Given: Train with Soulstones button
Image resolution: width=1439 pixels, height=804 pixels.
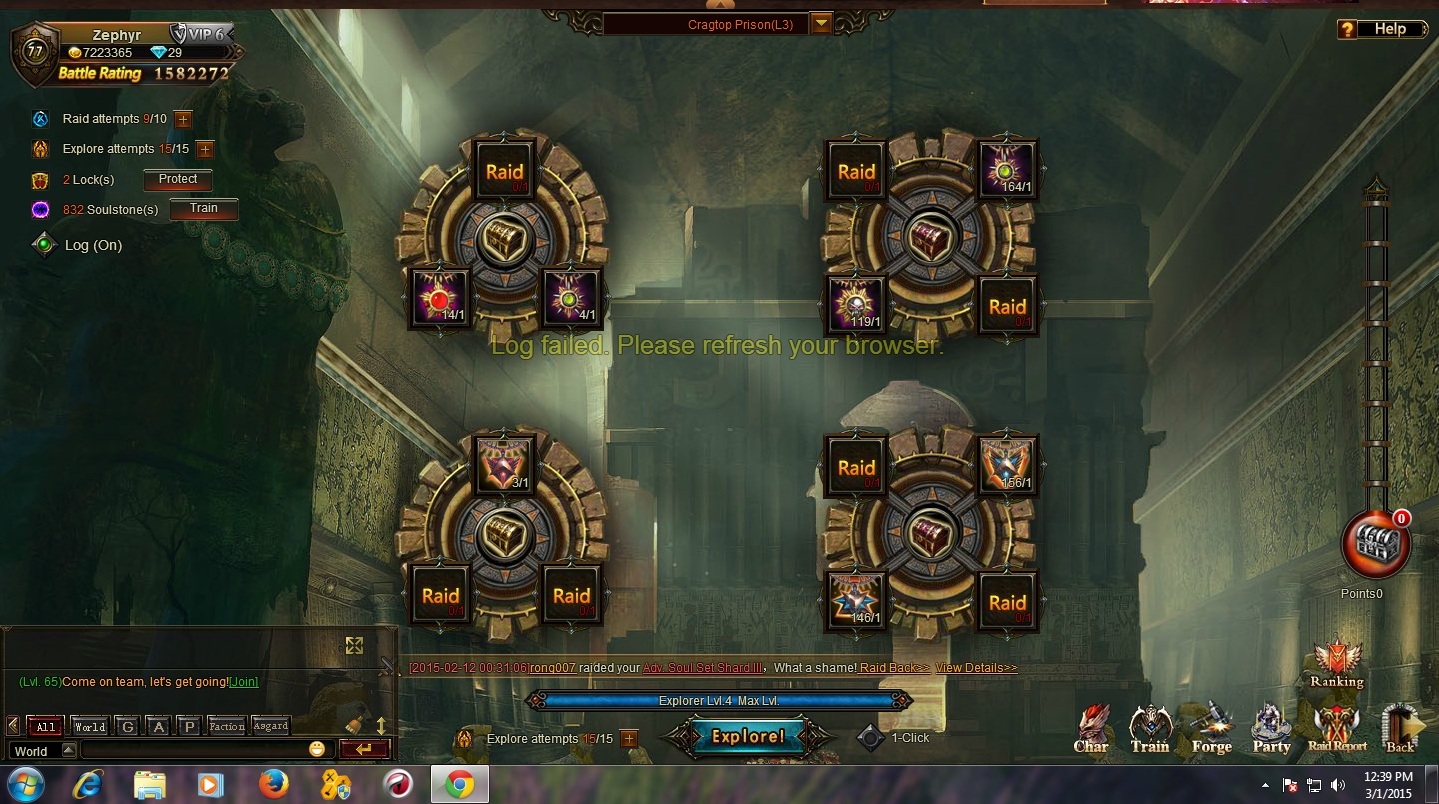Looking at the screenshot, I should tap(203, 209).
